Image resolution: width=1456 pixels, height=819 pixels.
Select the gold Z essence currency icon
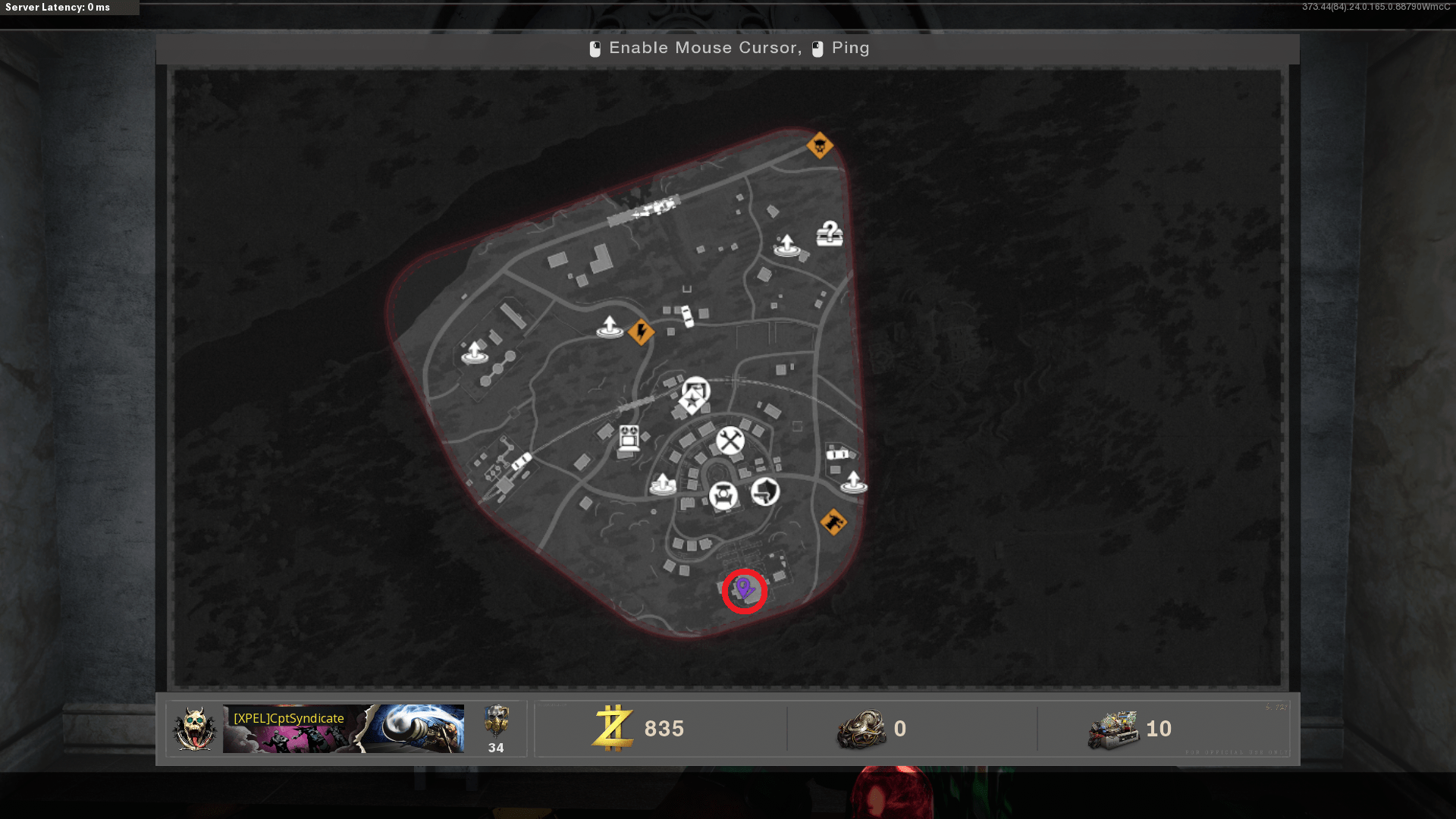pos(613,728)
